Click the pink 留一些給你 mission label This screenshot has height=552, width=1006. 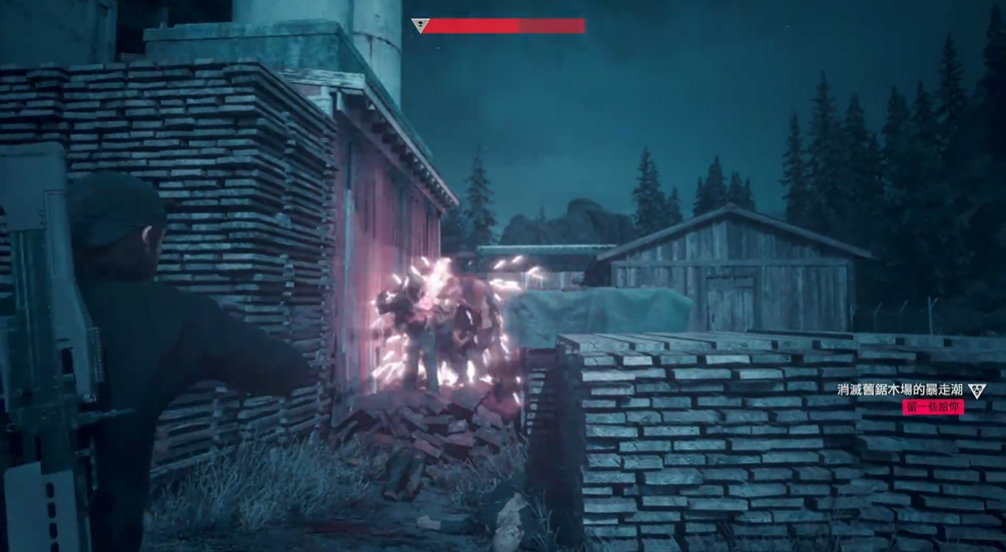pyautogui.click(x=932, y=407)
